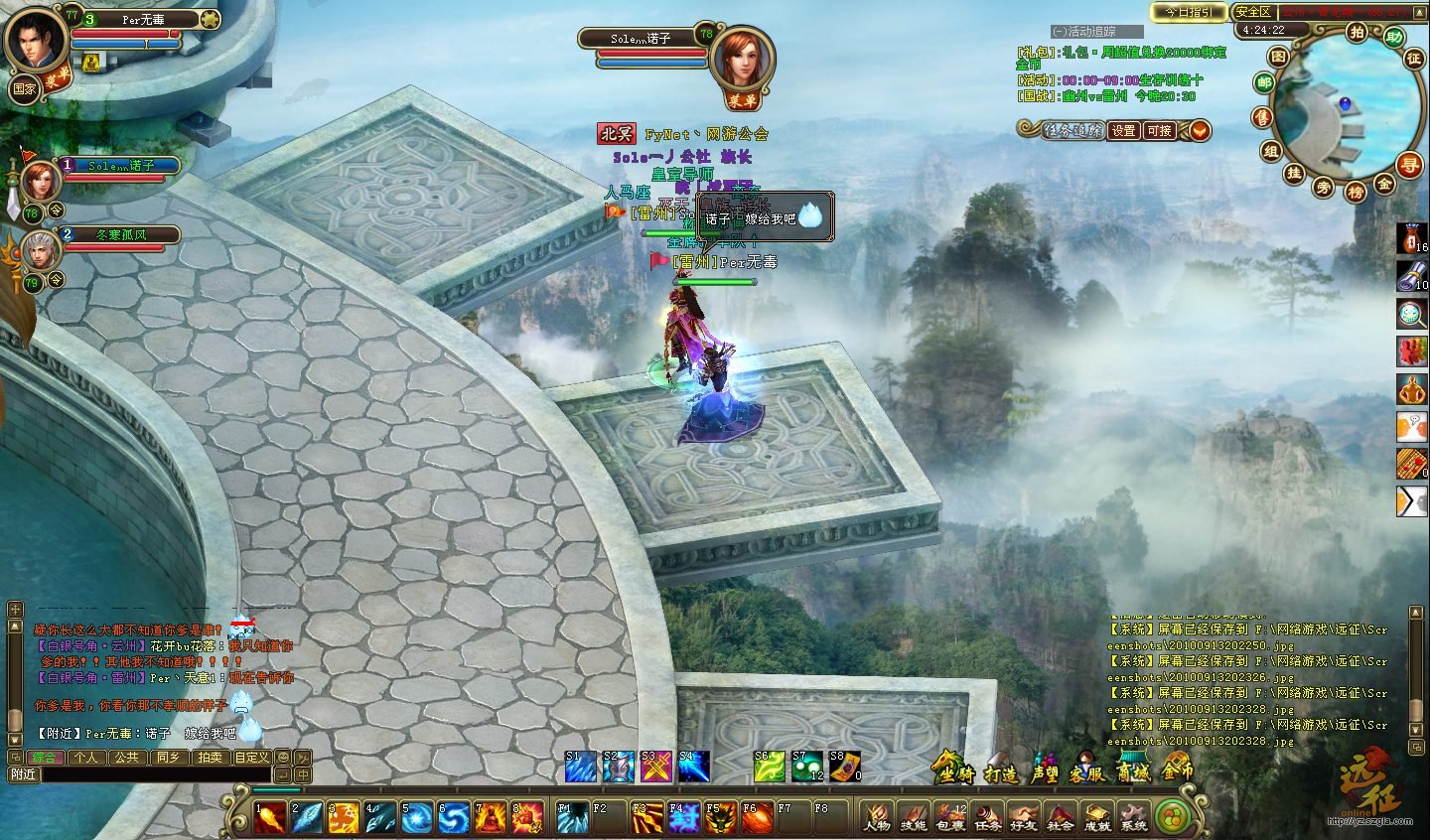Open the 包裹 inventory bag
1430x840 pixels.
pos(950,816)
